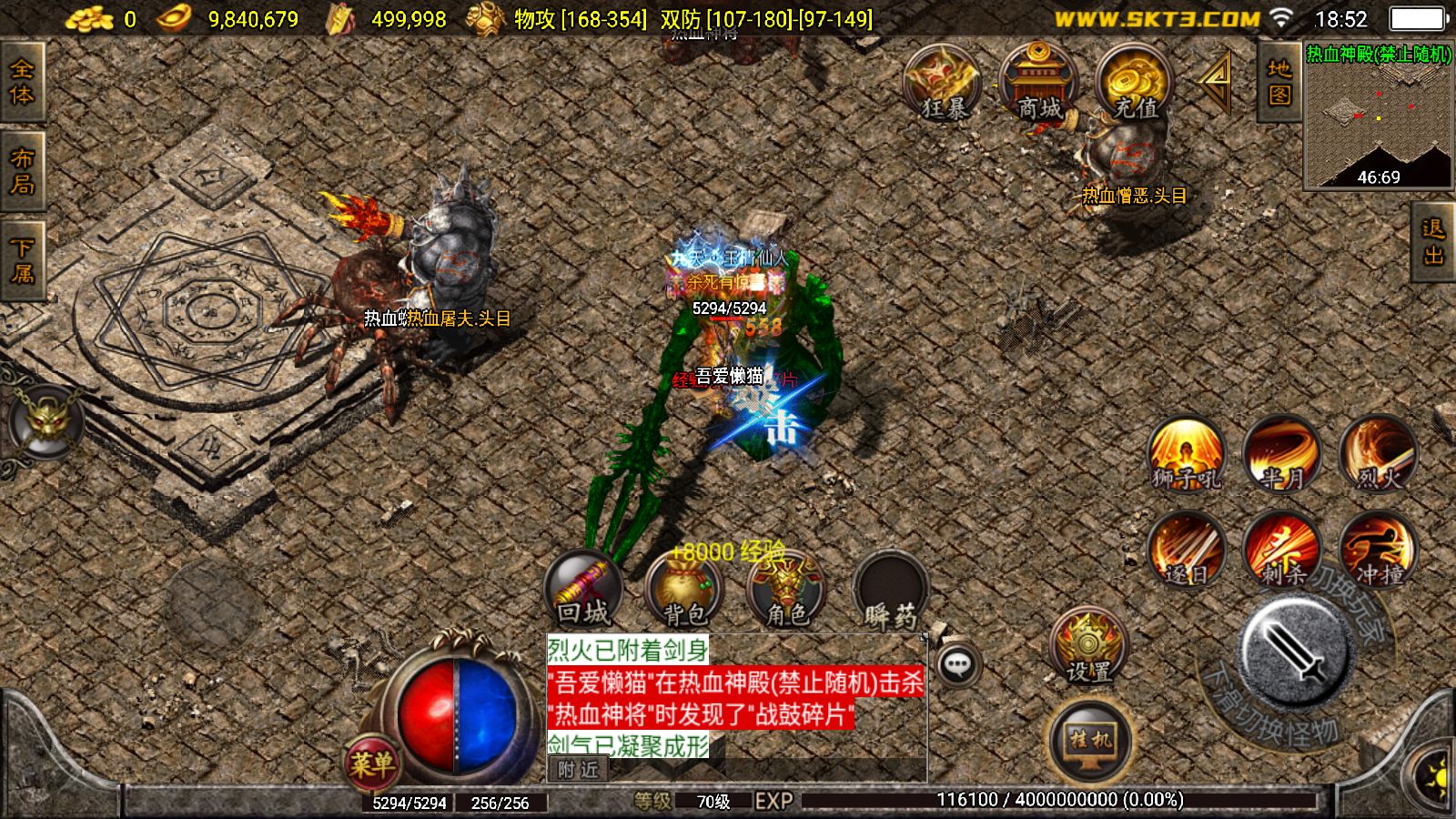Open the 商城 shop

click(1038, 84)
